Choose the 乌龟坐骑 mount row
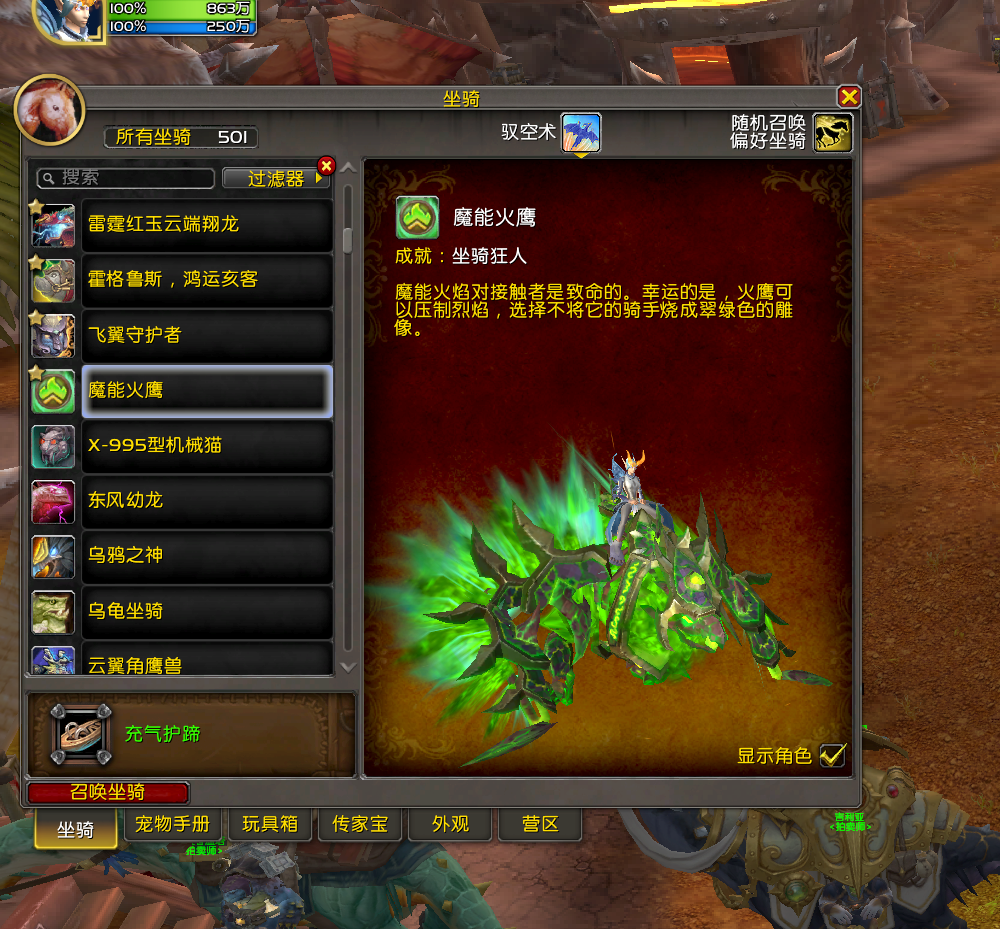This screenshot has height=929, width=1000. (x=207, y=611)
